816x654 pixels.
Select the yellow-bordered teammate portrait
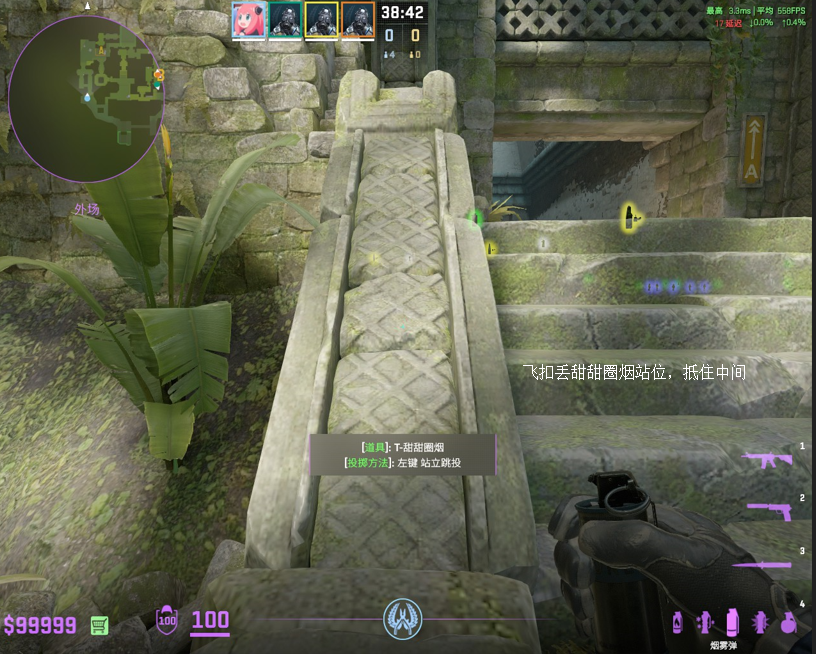(321, 20)
